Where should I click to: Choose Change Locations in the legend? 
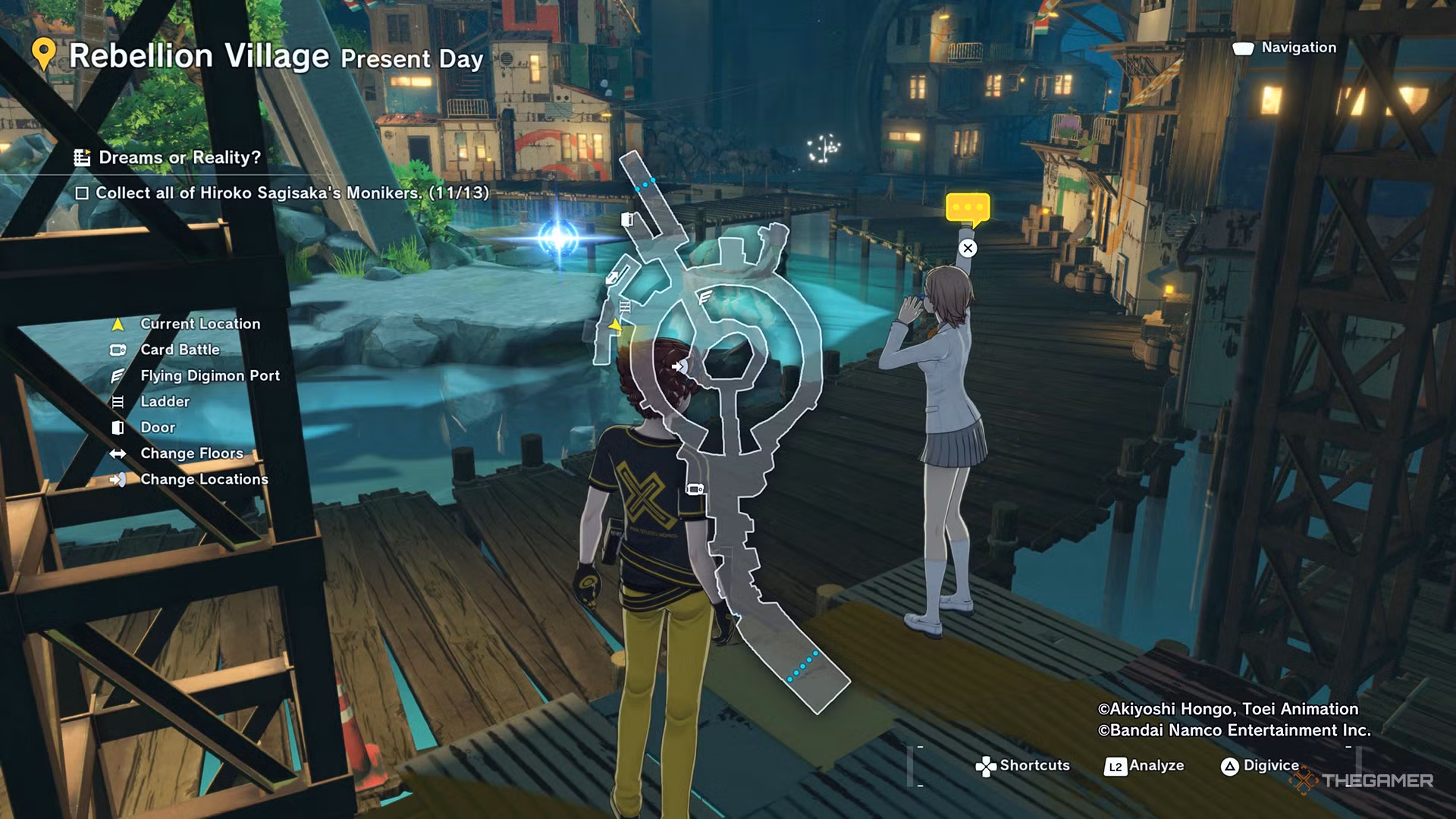point(204,479)
